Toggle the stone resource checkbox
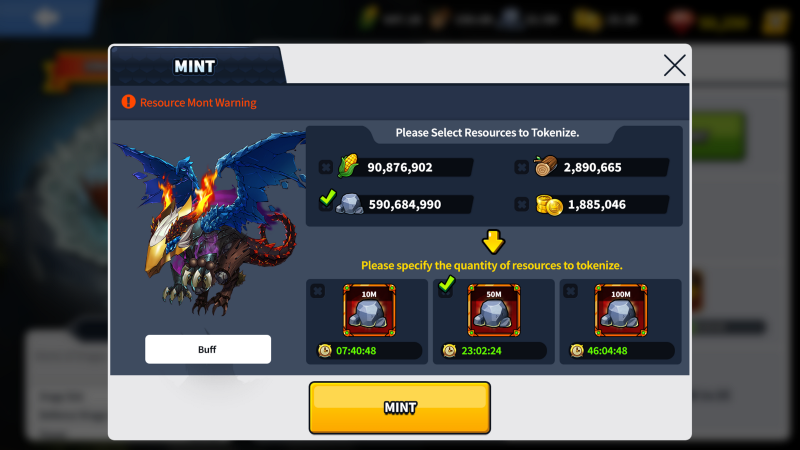 tap(325, 203)
